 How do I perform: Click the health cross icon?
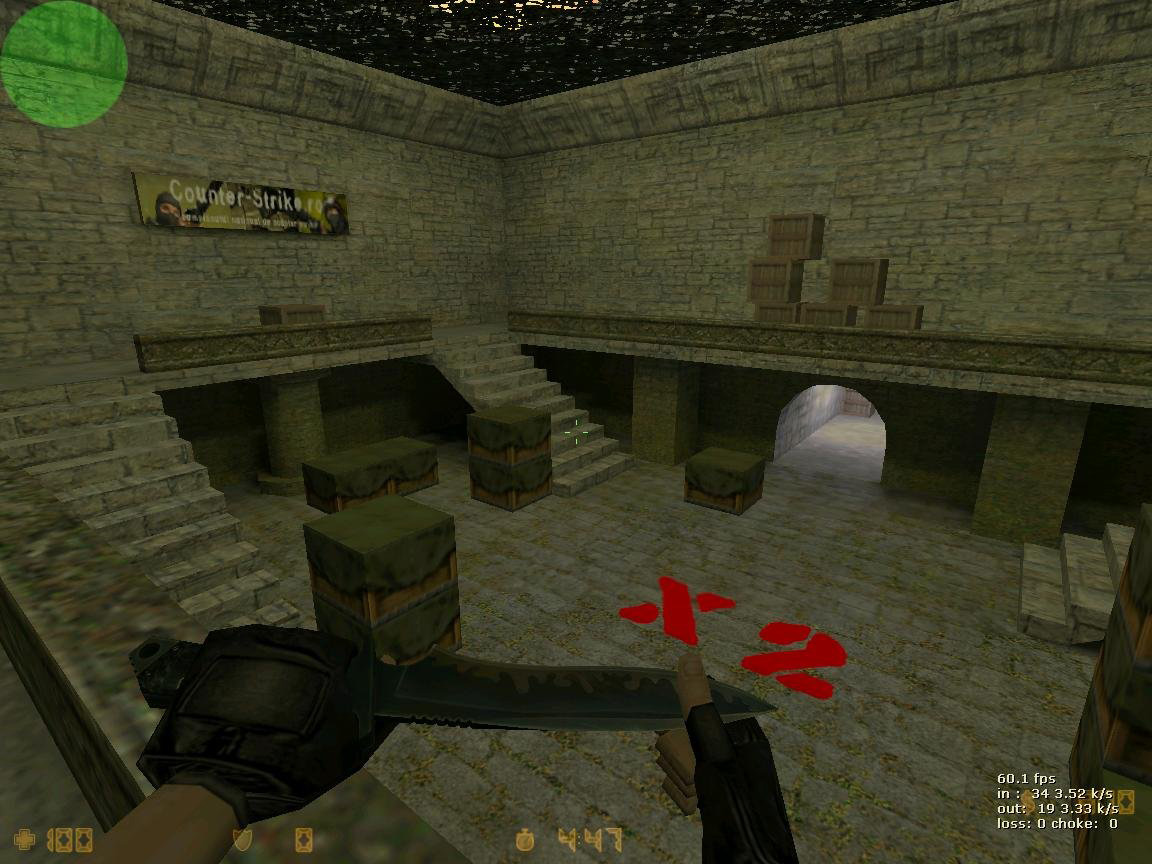click(x=23, y=838)
